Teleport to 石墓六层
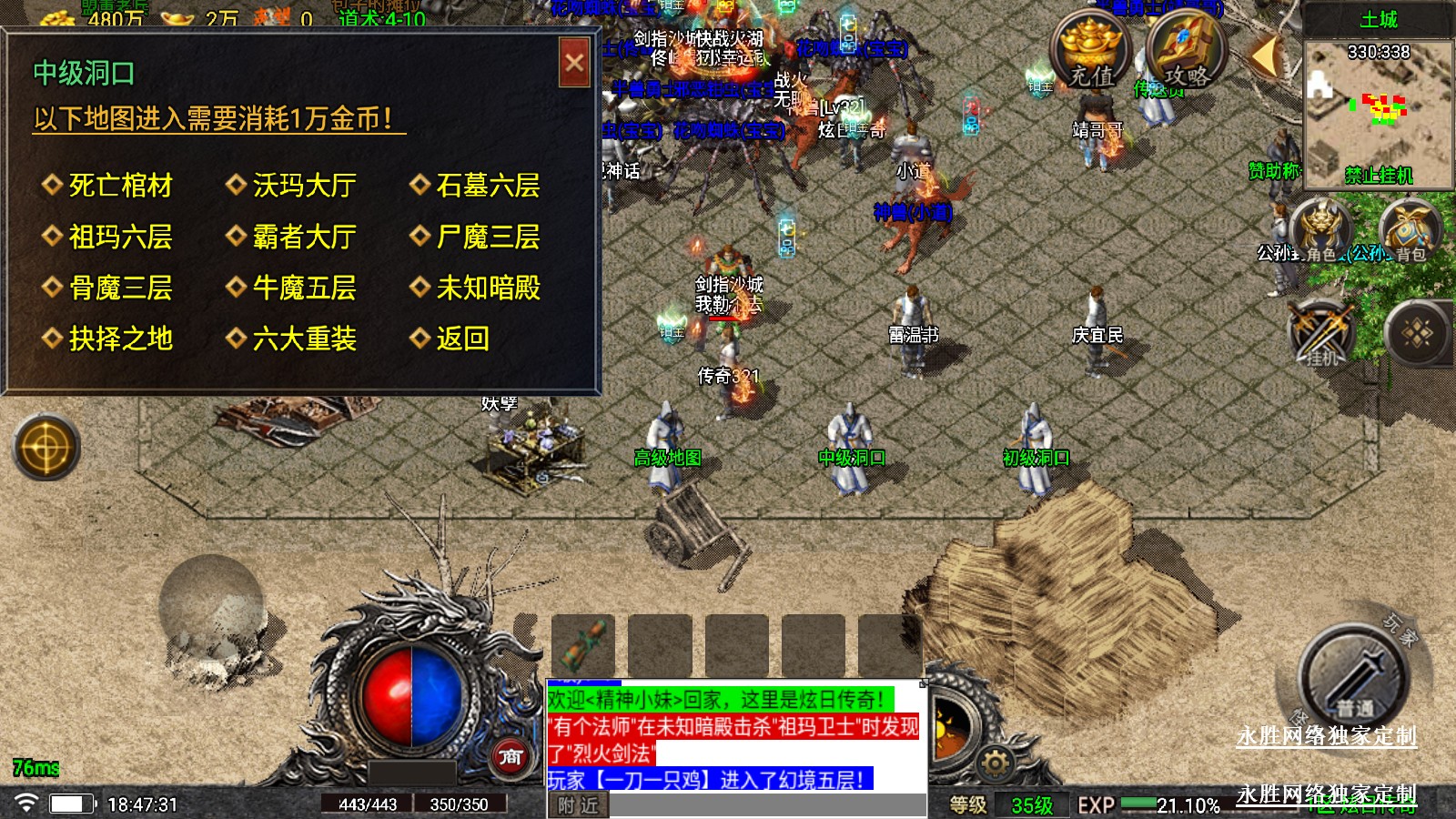Screen dimensions: 1456x819 click(x=488, y=186)
